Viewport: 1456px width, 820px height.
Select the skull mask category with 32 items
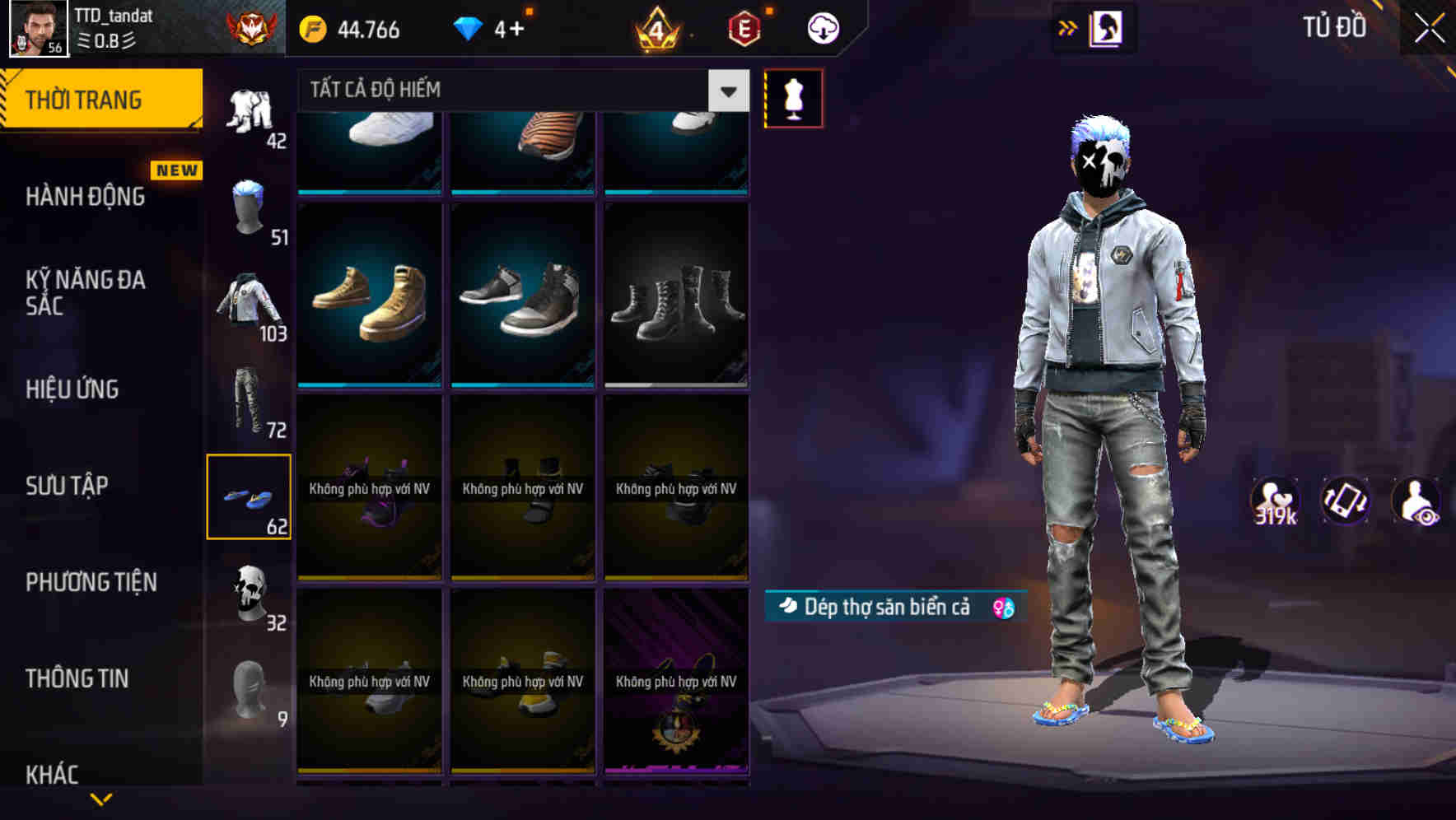point(248,590)
